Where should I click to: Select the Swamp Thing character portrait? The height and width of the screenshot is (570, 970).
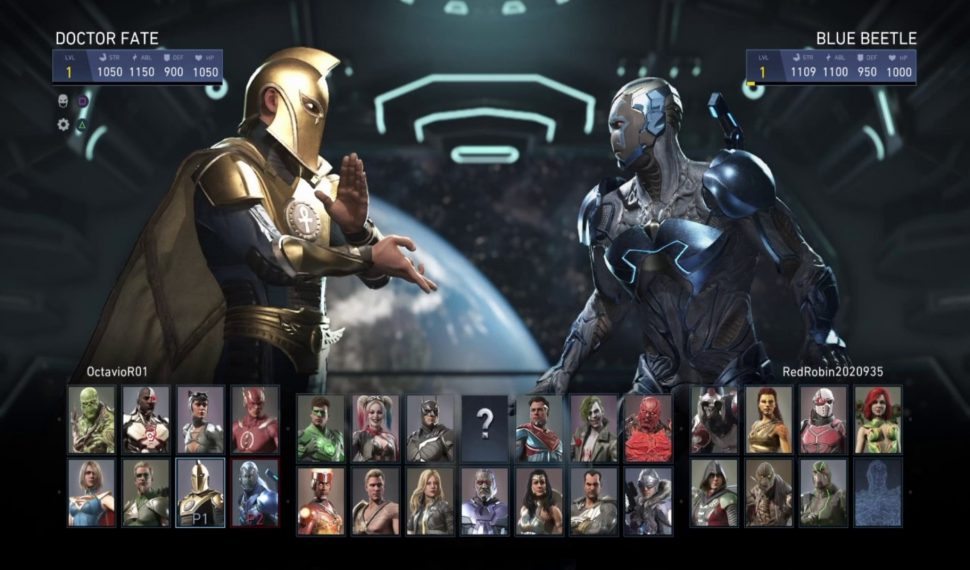click(91, 420)
